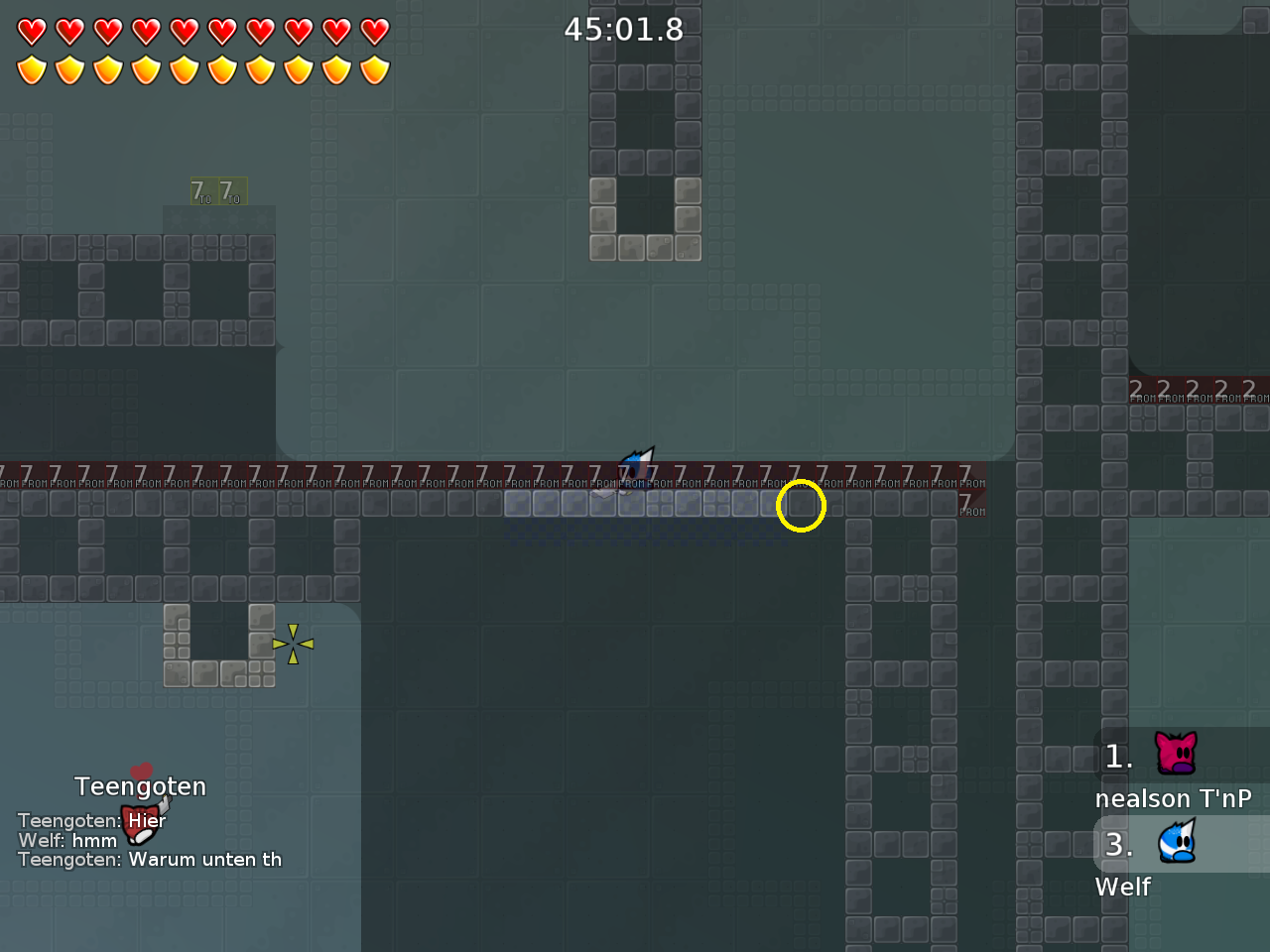Viewport: 1270px width, 952px height.
Task: Select the last armor shield in the armor row
Action: click(x=374, y=69)
